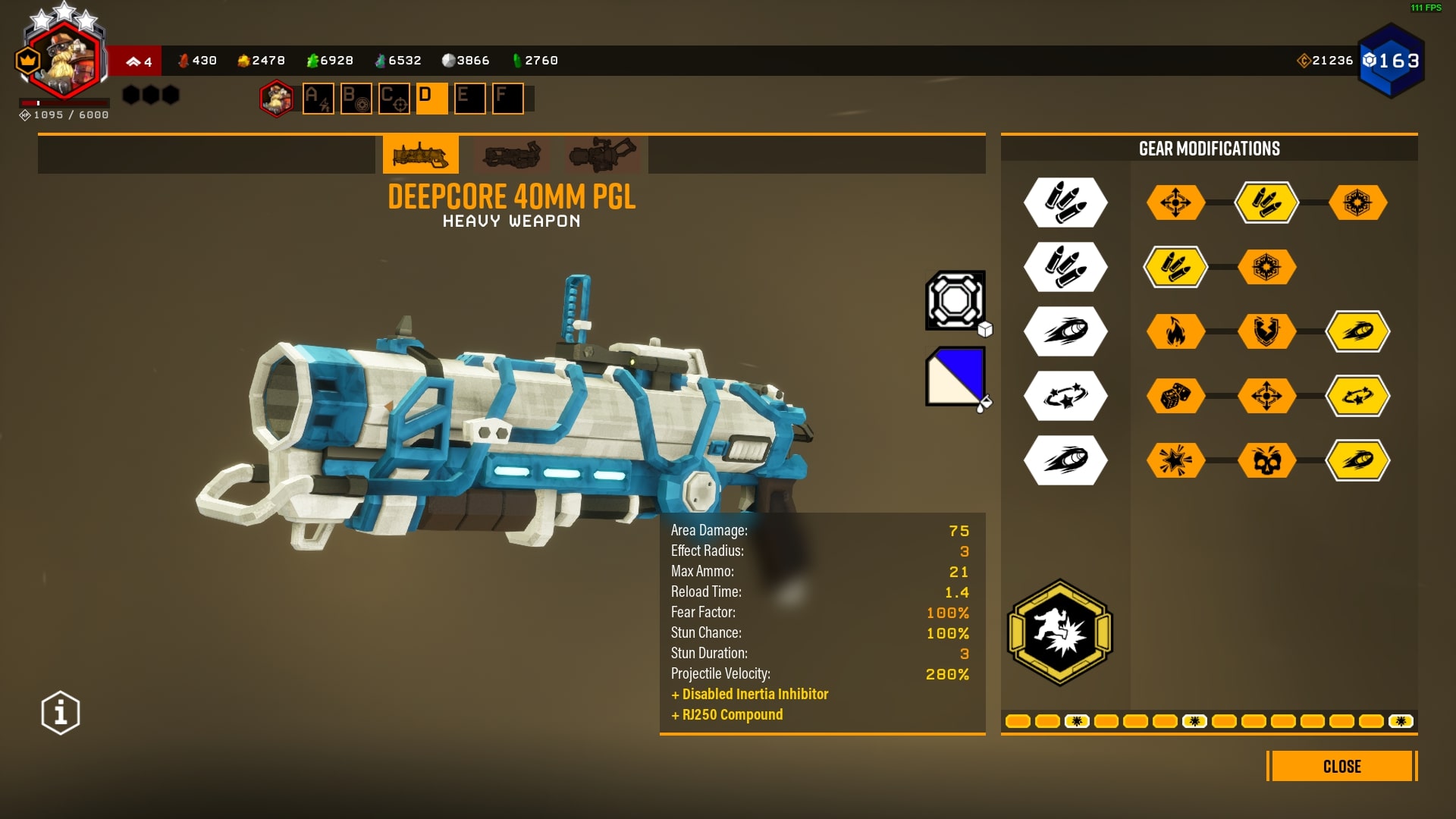Select loadout slot B
This screenshot has height=819, width=1456.
click(356, 99)
